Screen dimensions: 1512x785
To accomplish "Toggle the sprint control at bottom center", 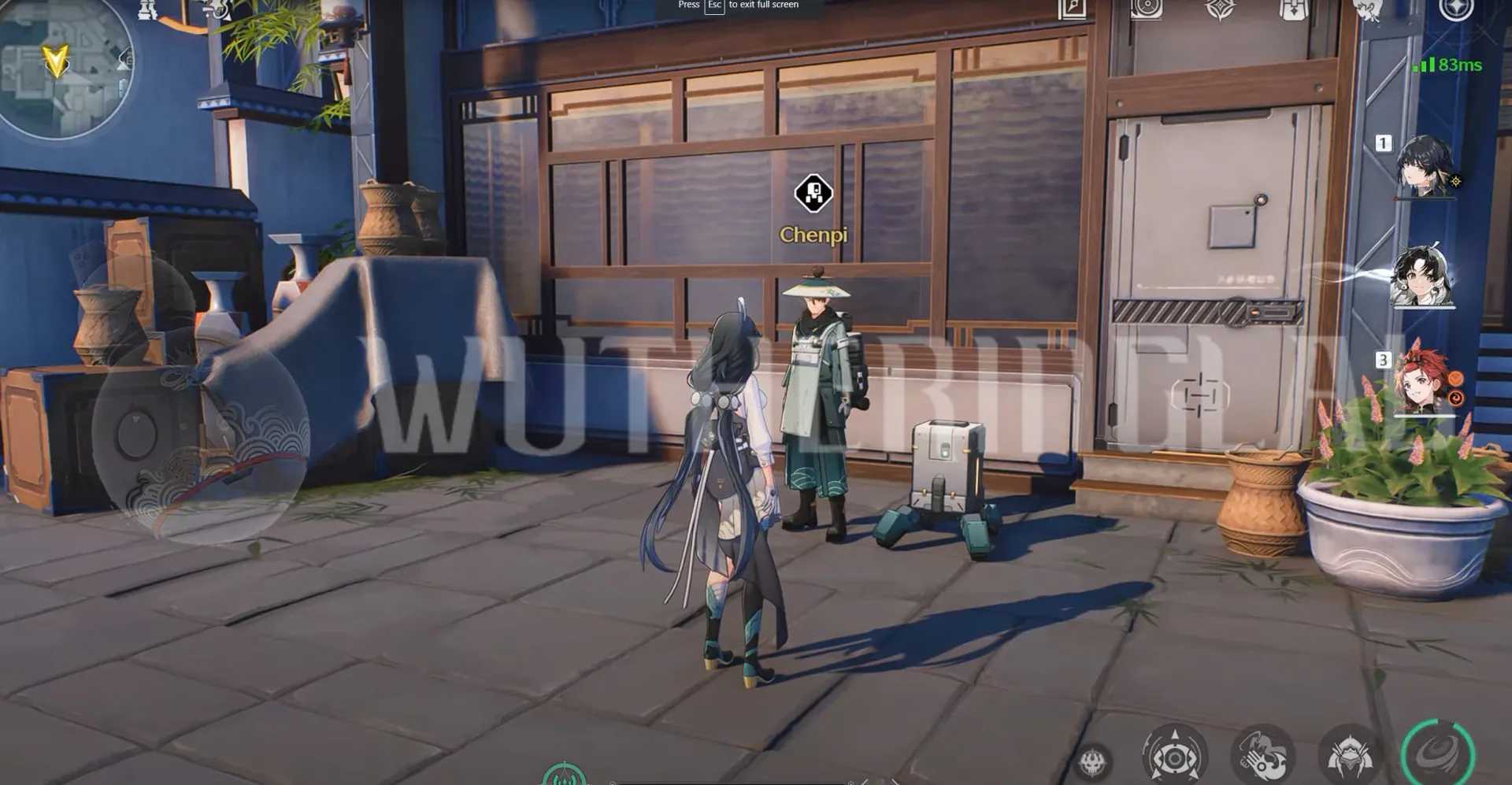I will 563,776.
